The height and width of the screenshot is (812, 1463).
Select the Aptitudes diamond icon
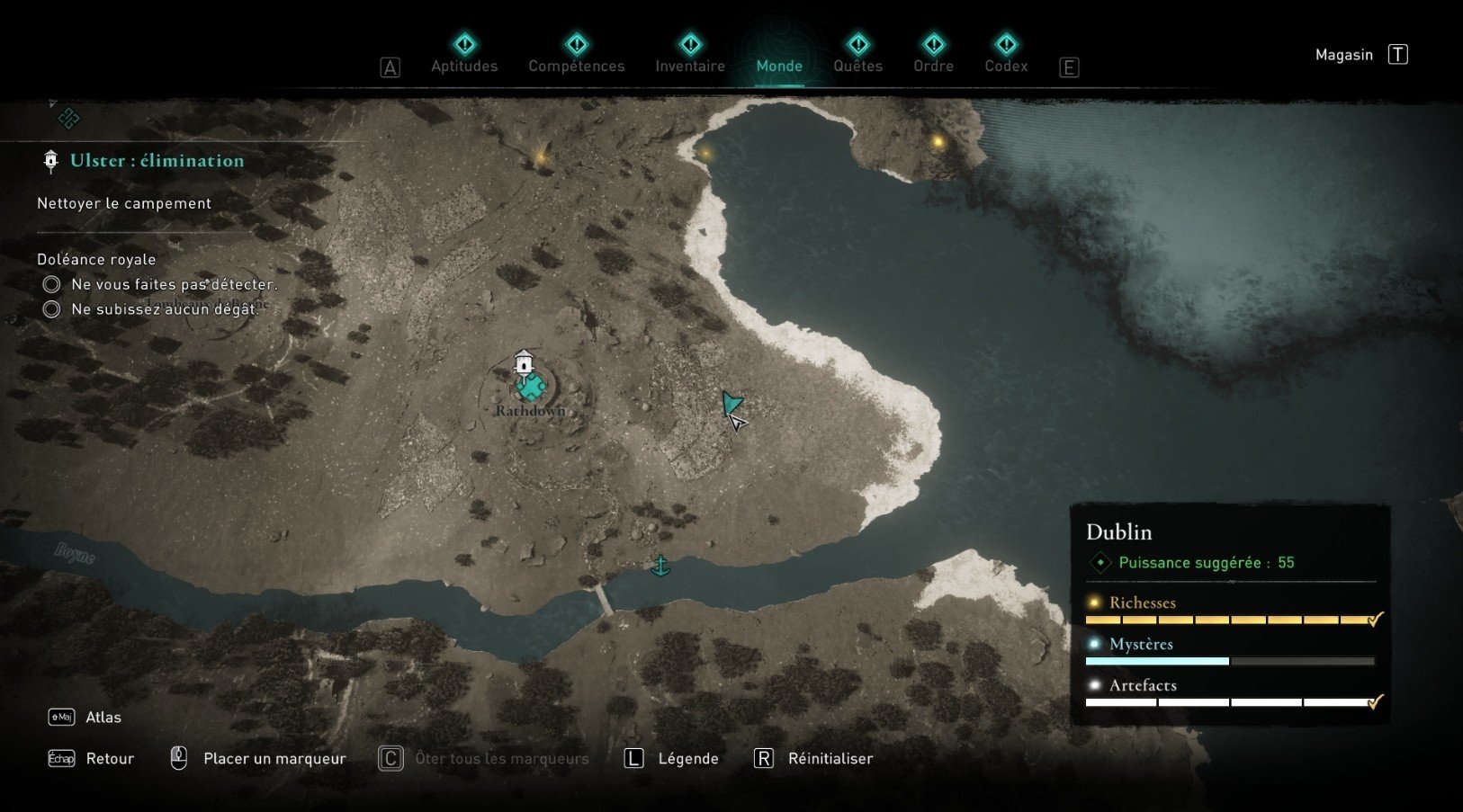pyautogui.click(x=463, y=44)
